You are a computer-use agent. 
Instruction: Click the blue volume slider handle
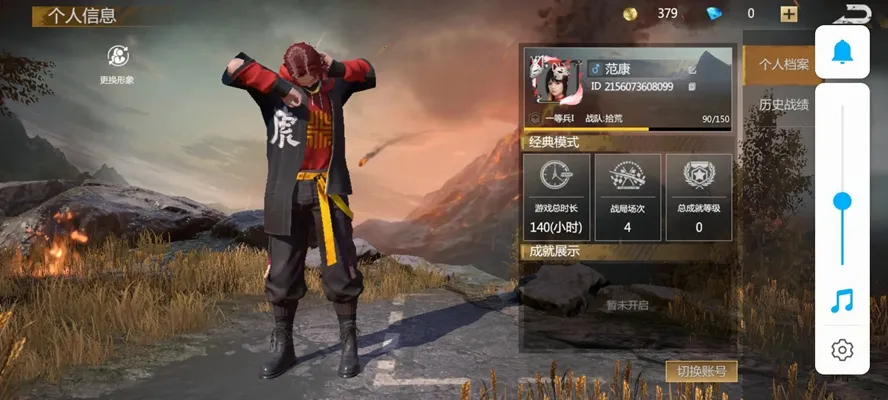pyautogui.click(x=842, y=201)
